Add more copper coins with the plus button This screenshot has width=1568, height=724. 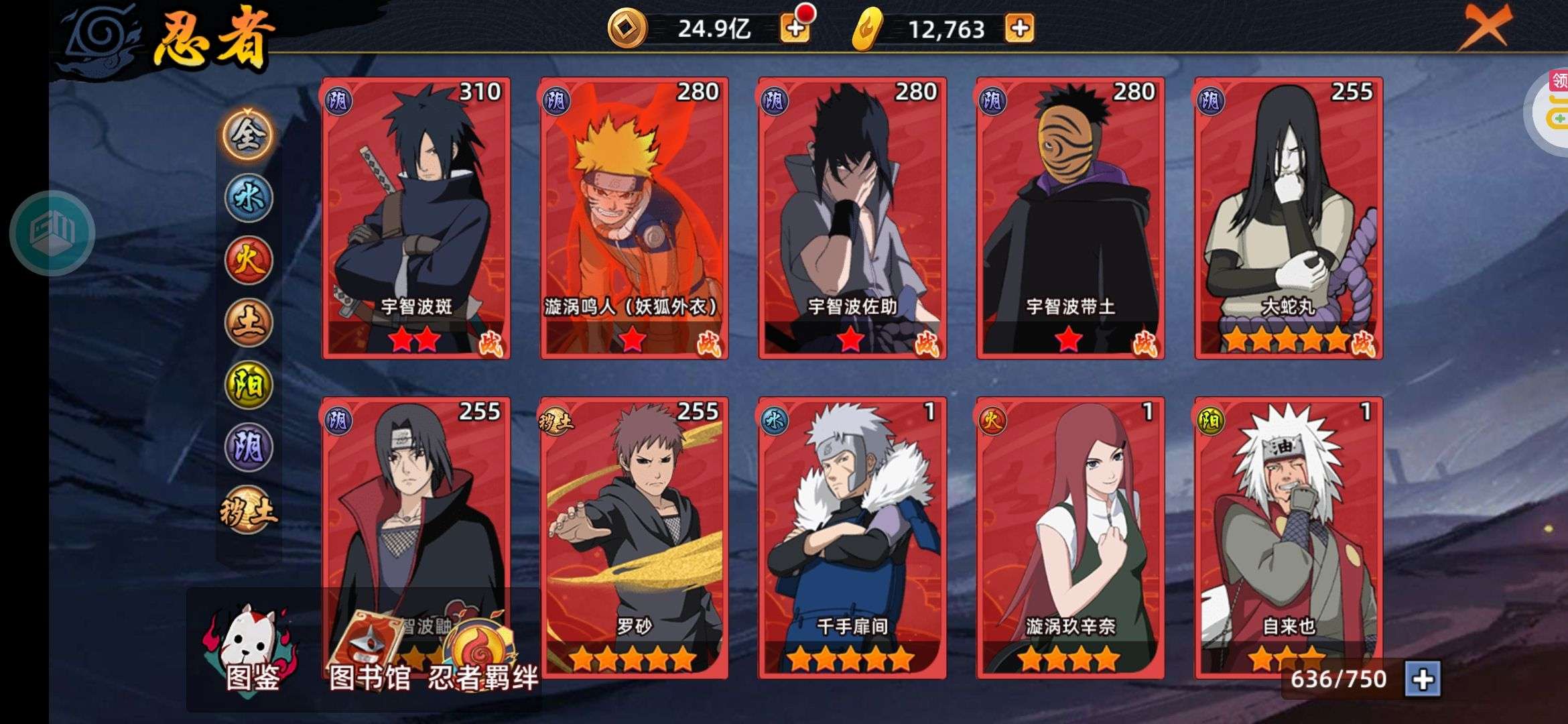coord(795,28)
